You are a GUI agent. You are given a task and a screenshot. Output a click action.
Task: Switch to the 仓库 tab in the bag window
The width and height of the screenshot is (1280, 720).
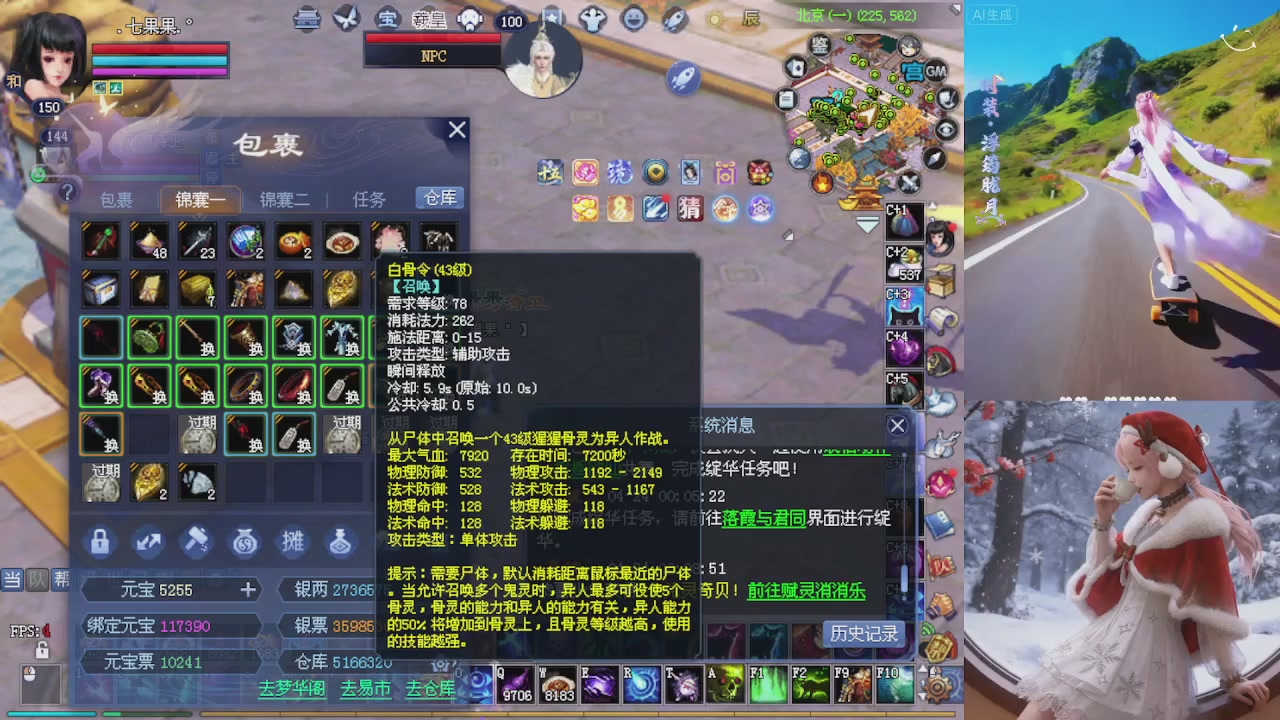438,198
